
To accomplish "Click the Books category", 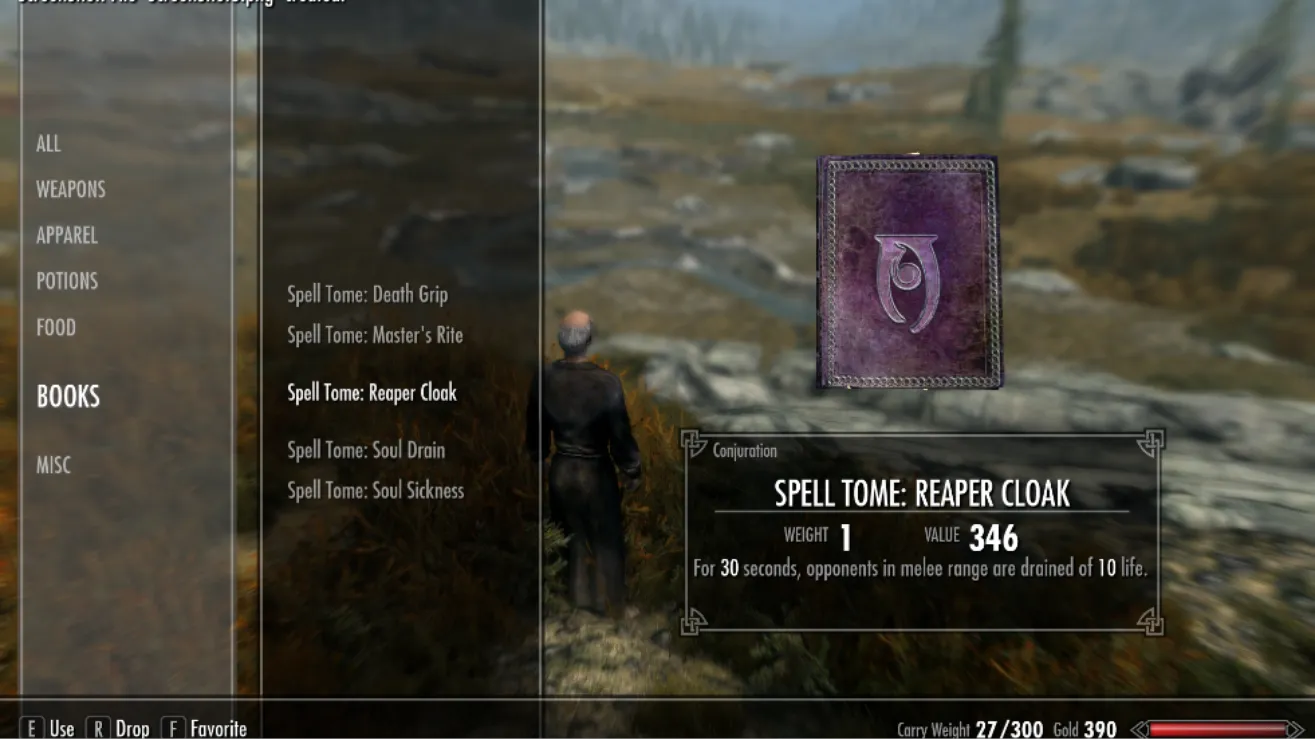I will click(x=68, y=397).
